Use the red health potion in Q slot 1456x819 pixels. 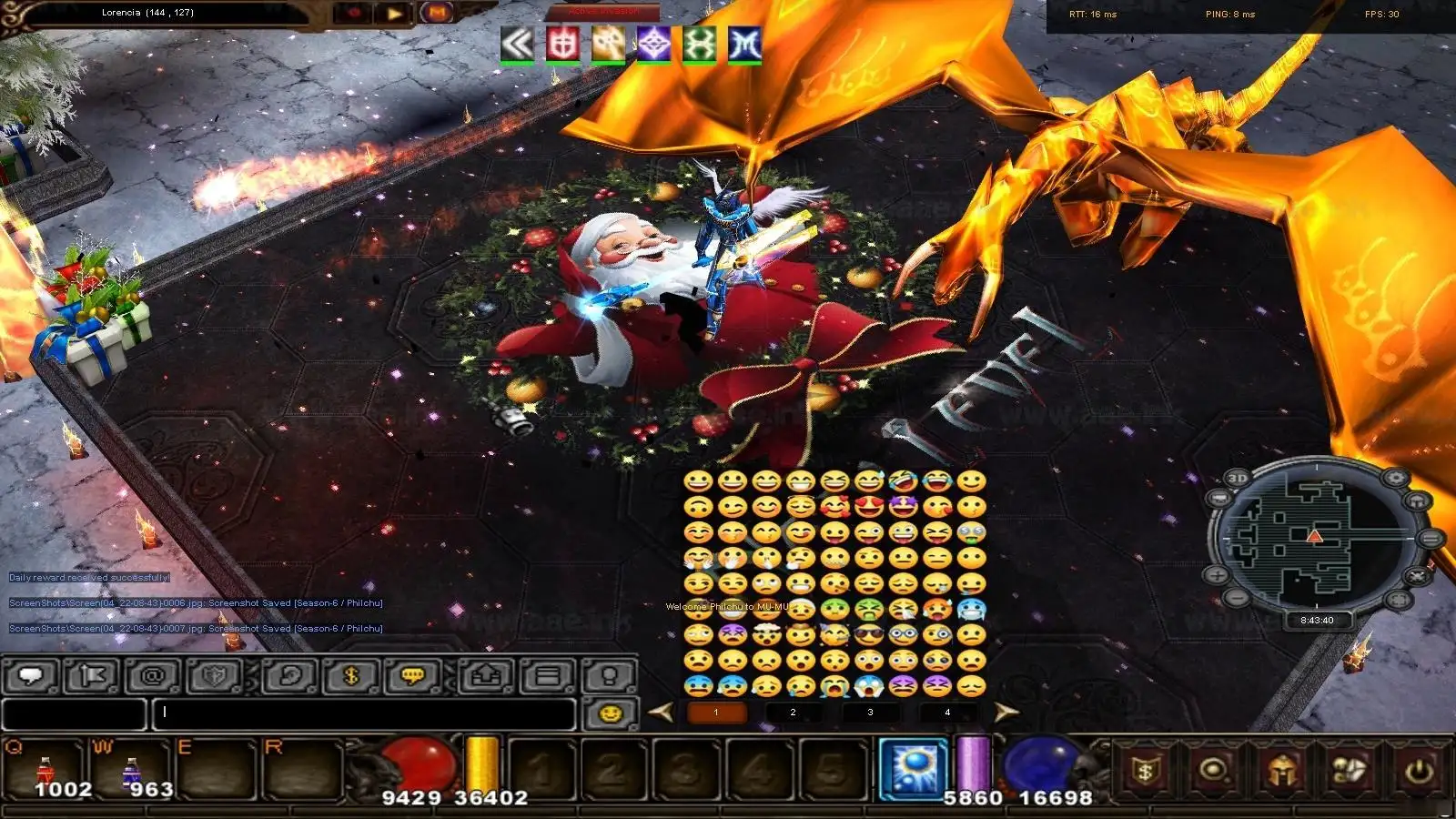[x=45, y=772]
